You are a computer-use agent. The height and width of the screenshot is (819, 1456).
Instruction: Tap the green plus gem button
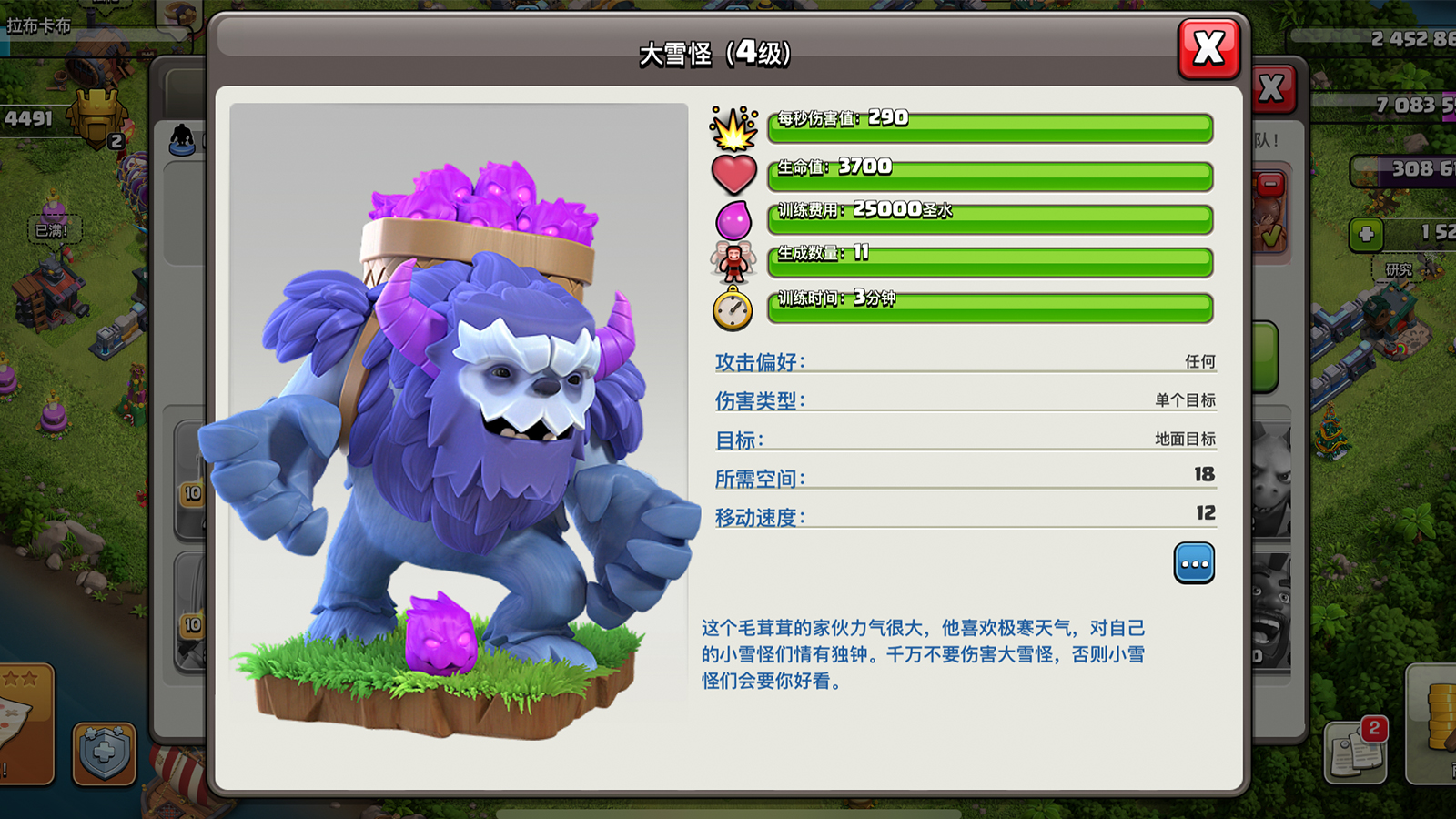click(1365, 234)
